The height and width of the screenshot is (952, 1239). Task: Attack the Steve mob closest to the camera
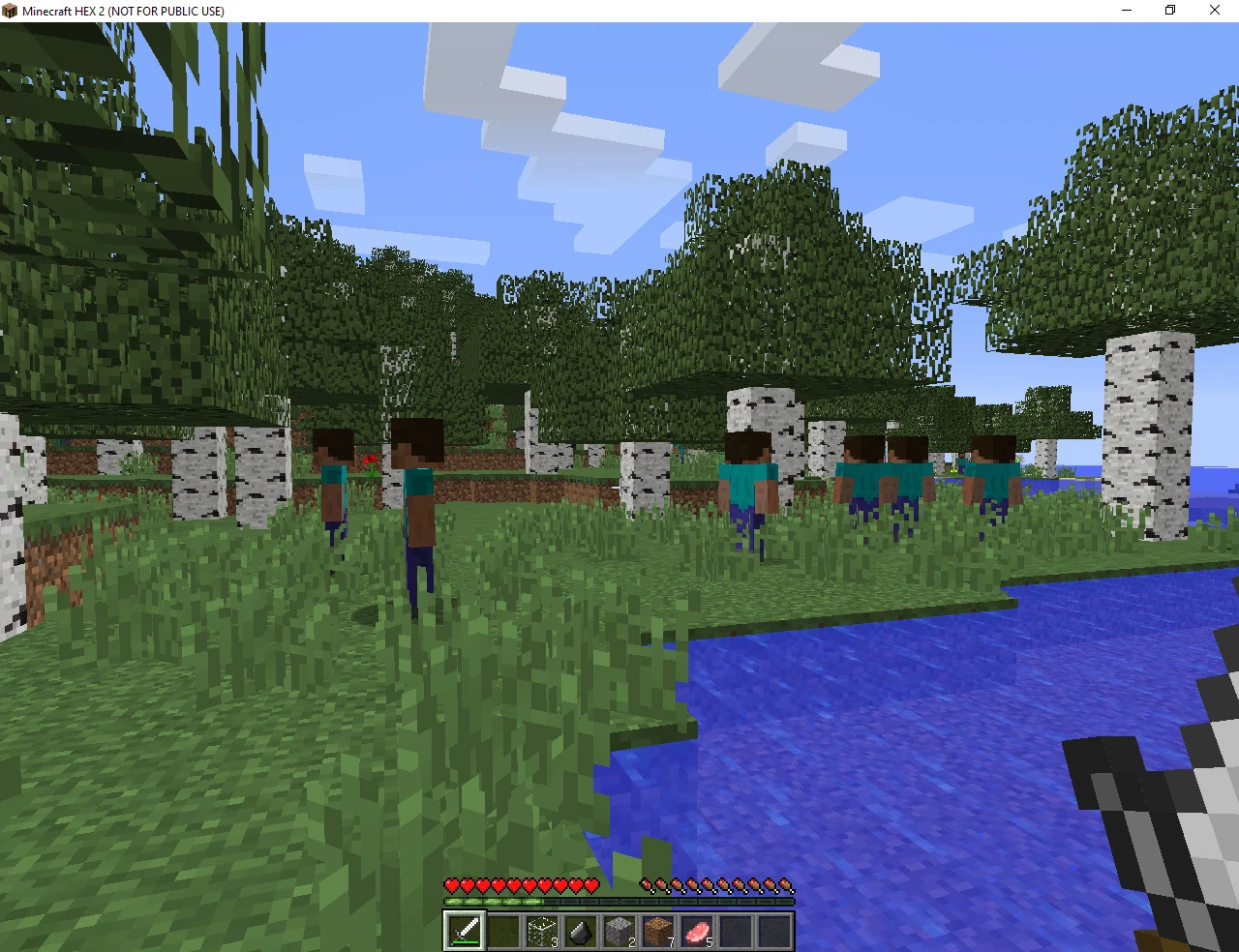tap(416, 503)
